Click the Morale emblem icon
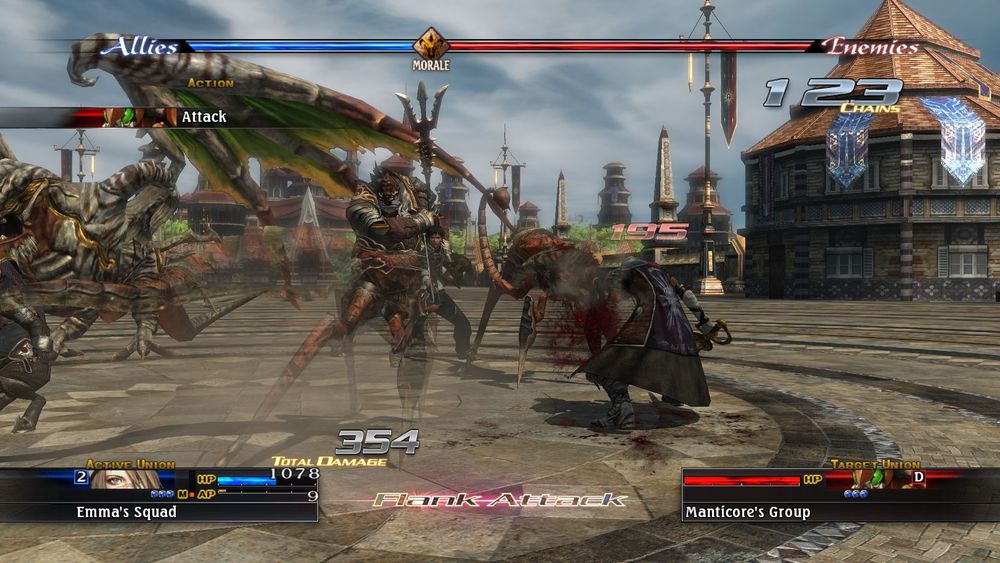1000x563 pixels. tap(430, 46)
